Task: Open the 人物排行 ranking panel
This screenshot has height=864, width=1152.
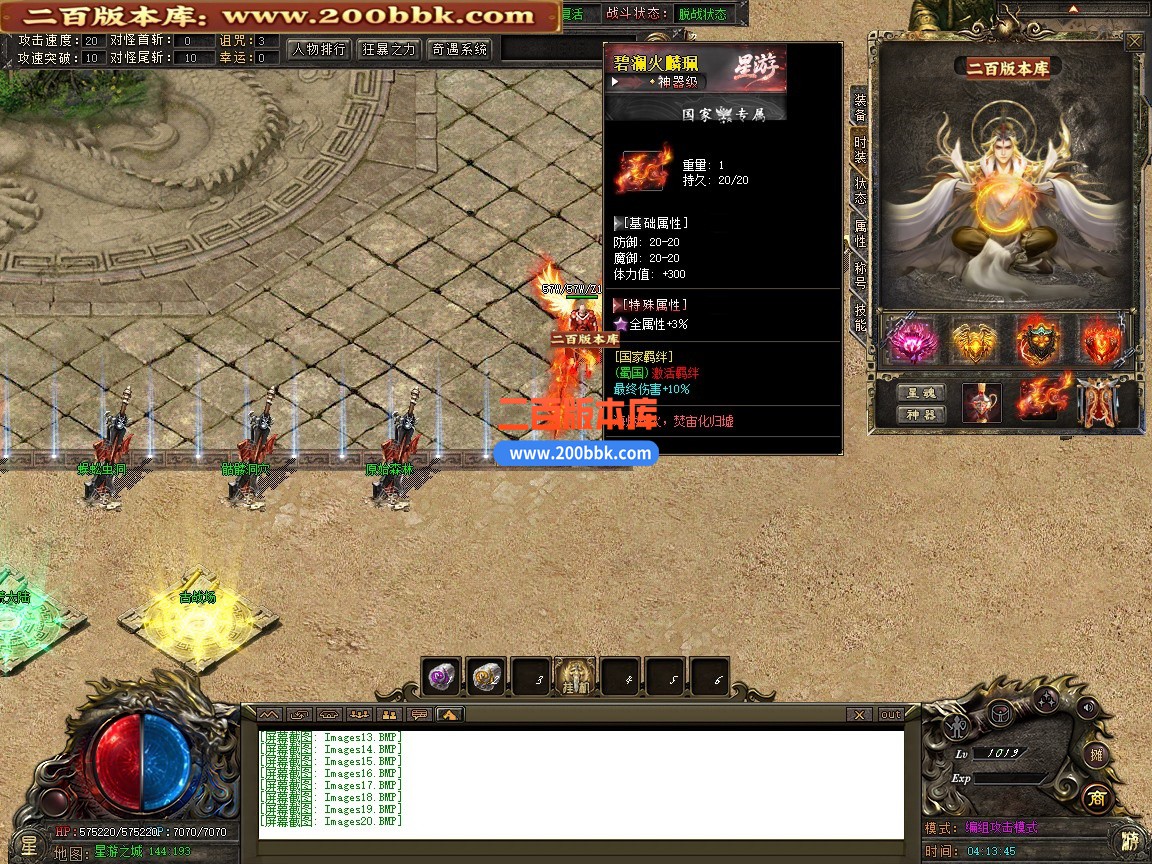Action: [320, 49]
